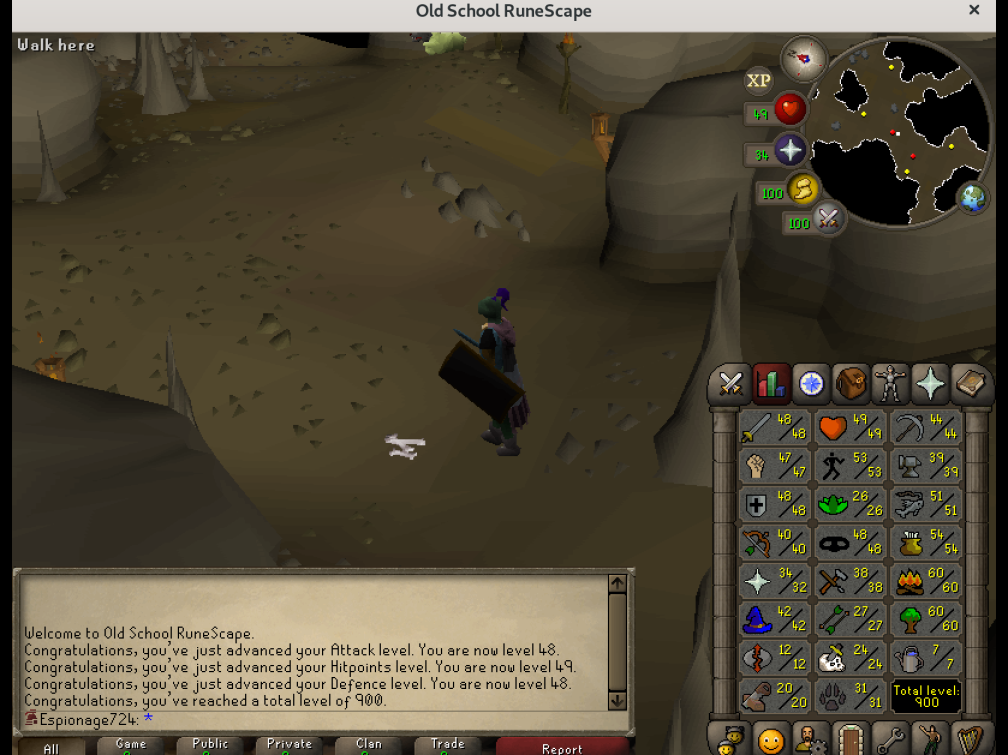This screenshot has width=1008, height=755.
Task: Open the Logout door tab
Action: 850,740
